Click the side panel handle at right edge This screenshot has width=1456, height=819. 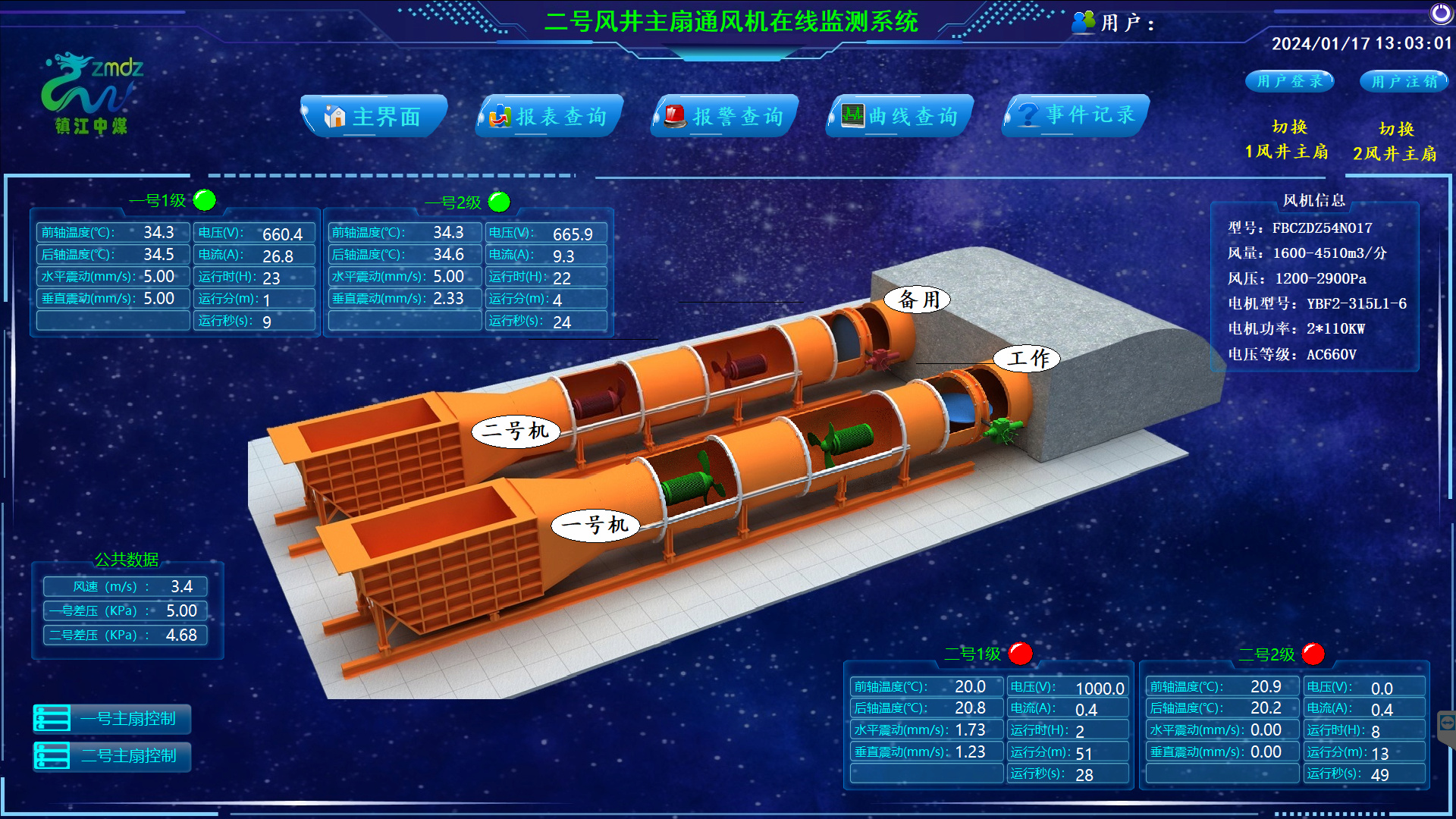tap(1447, 723)
